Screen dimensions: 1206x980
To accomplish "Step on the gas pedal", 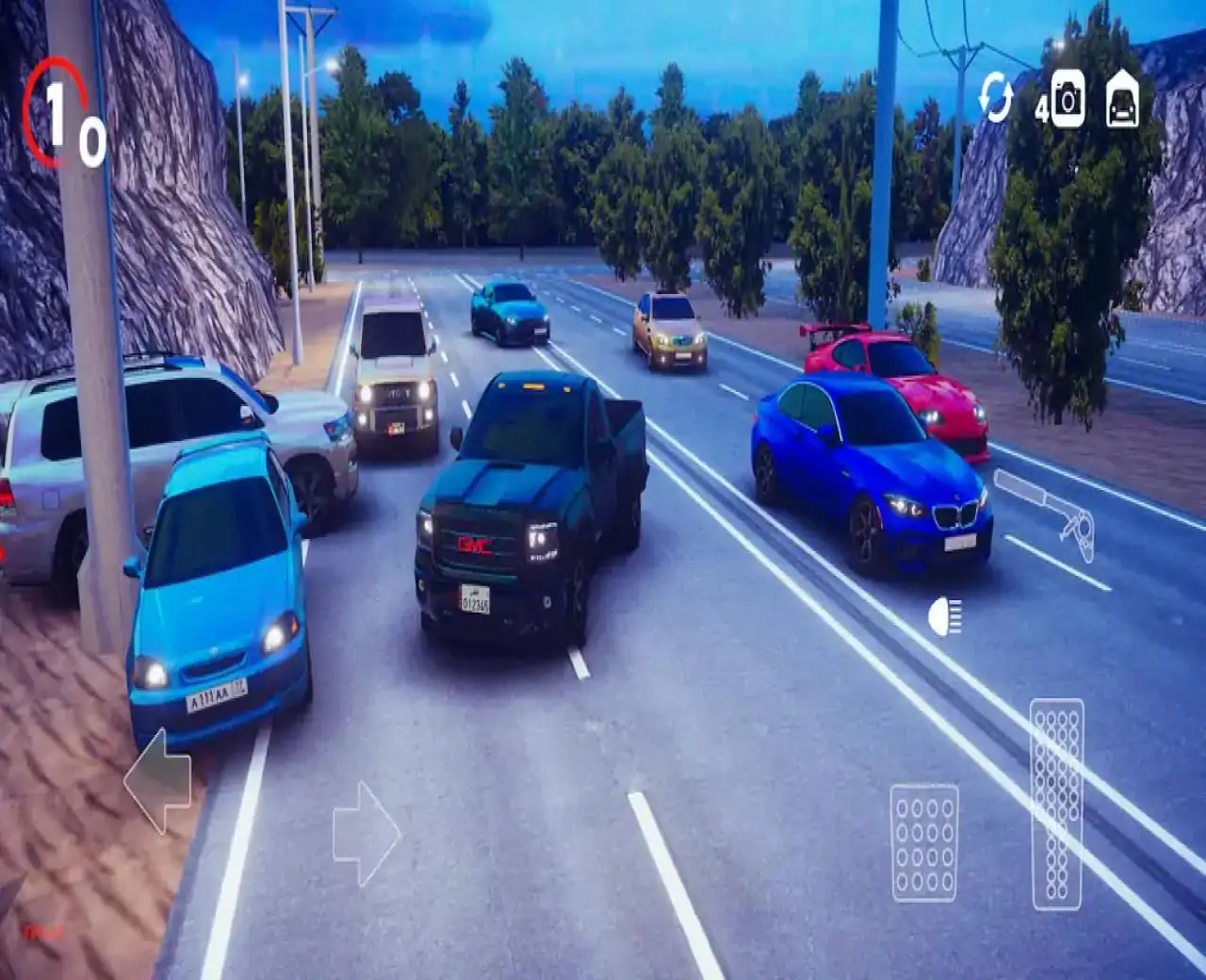I will pos(1056,804).
